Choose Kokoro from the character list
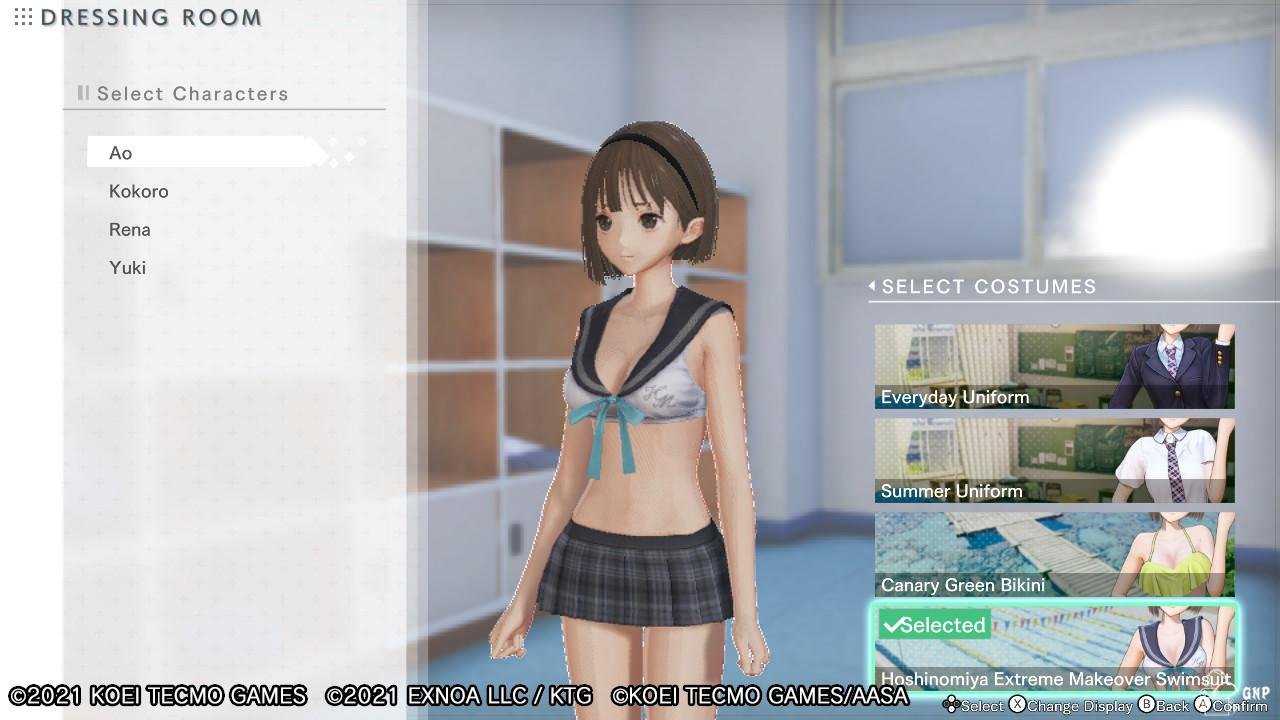 (x=139, y=191)
